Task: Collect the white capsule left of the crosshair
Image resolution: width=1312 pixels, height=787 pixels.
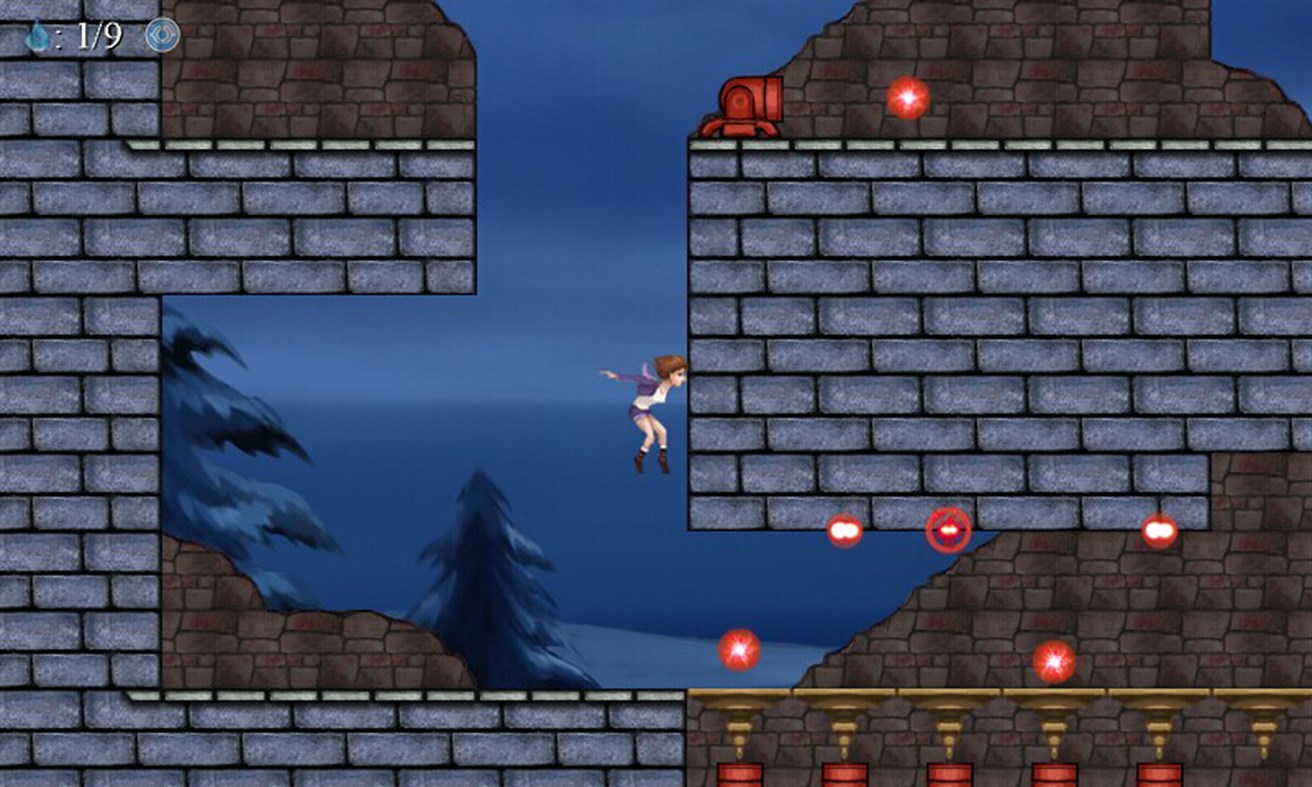Action: [x=843, y=530]
